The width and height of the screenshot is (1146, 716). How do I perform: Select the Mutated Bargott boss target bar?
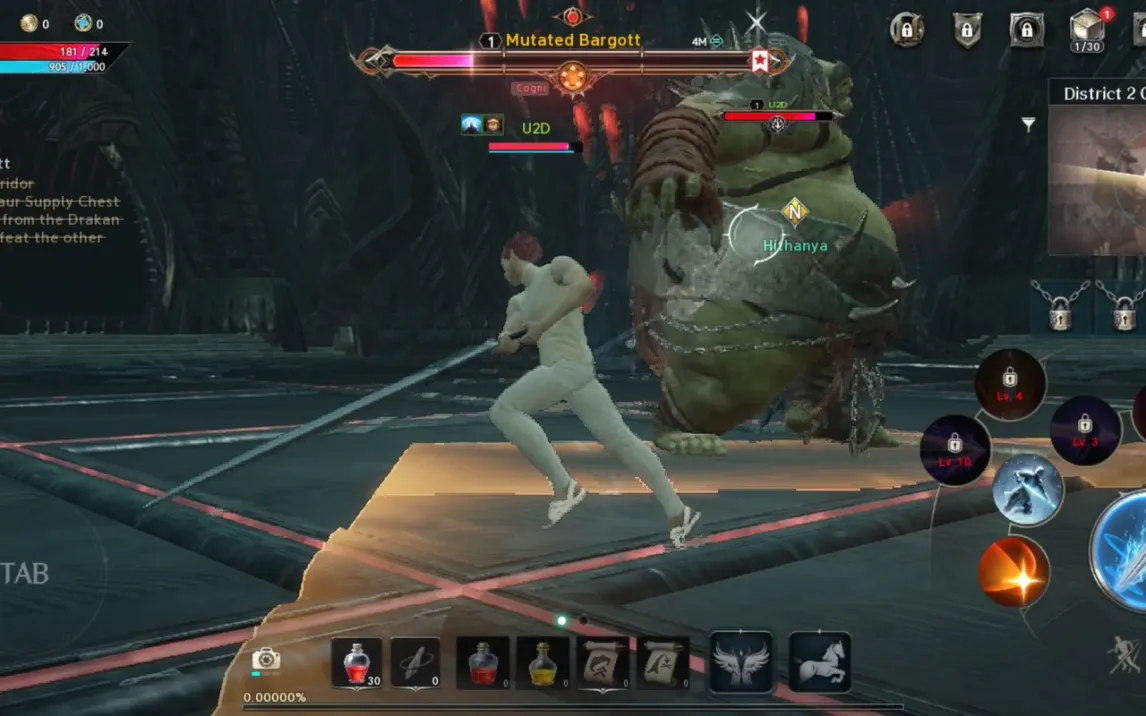click(x=572, y=61)
